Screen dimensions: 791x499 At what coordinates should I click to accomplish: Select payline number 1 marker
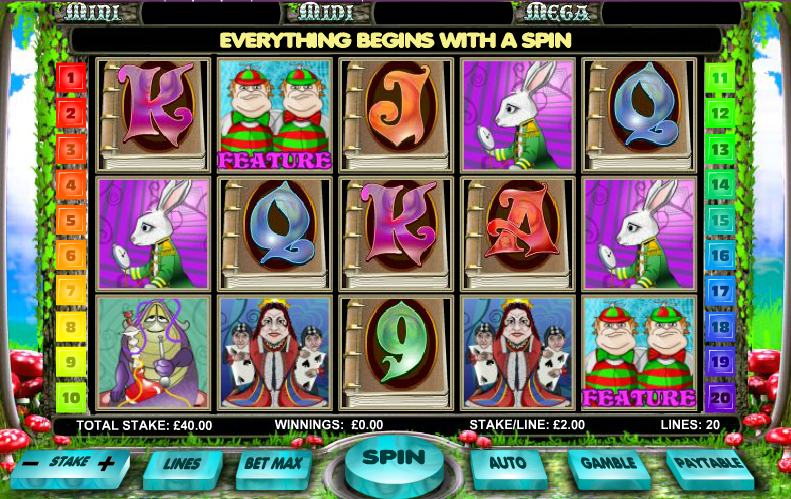(x=72, y=76)
